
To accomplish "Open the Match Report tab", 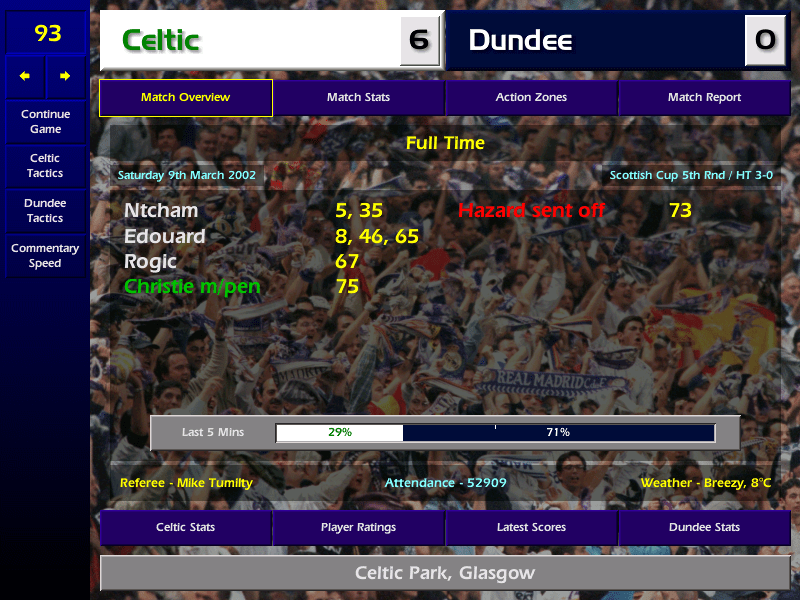I will [704, 98].
